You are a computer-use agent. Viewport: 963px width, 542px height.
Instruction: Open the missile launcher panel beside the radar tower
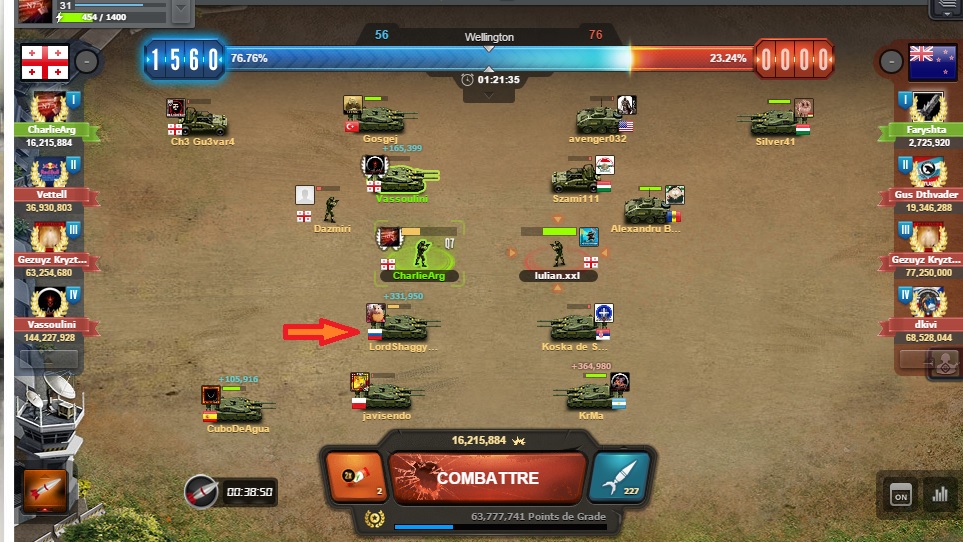tap(41, 491)
